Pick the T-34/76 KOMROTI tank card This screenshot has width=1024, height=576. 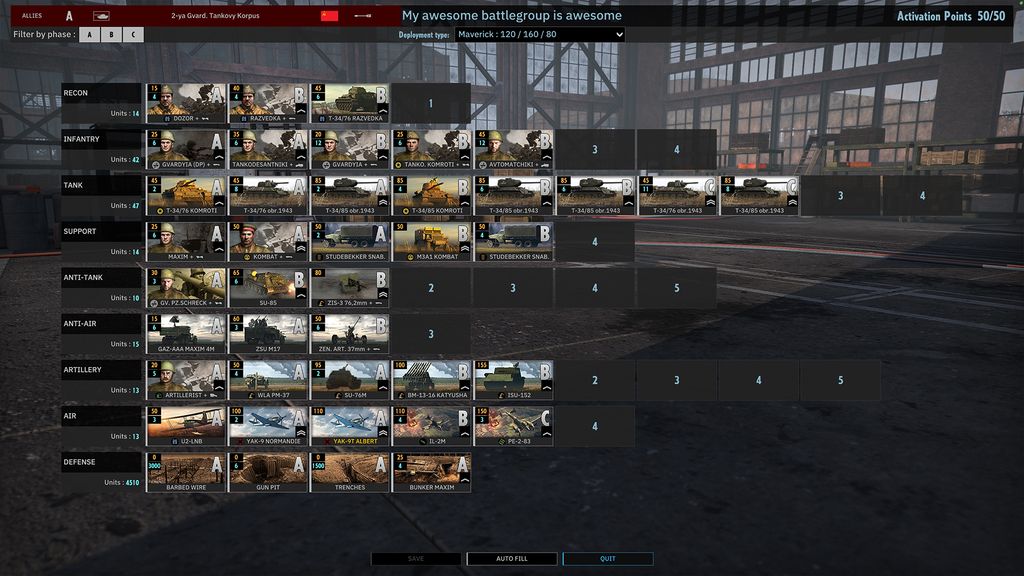coord(186,195)
